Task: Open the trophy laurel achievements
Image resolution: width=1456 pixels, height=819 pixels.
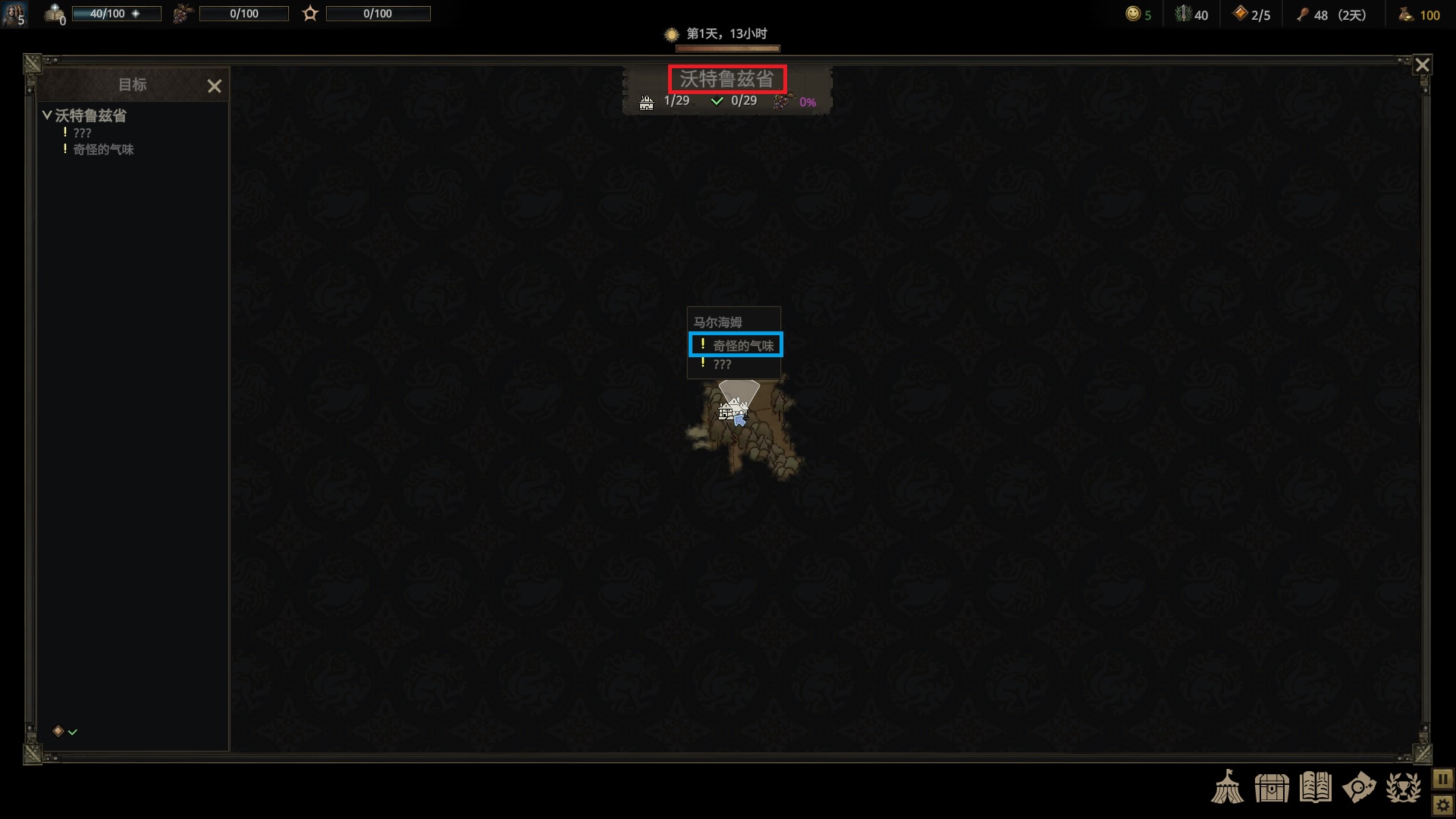Action: point(1403,787)
